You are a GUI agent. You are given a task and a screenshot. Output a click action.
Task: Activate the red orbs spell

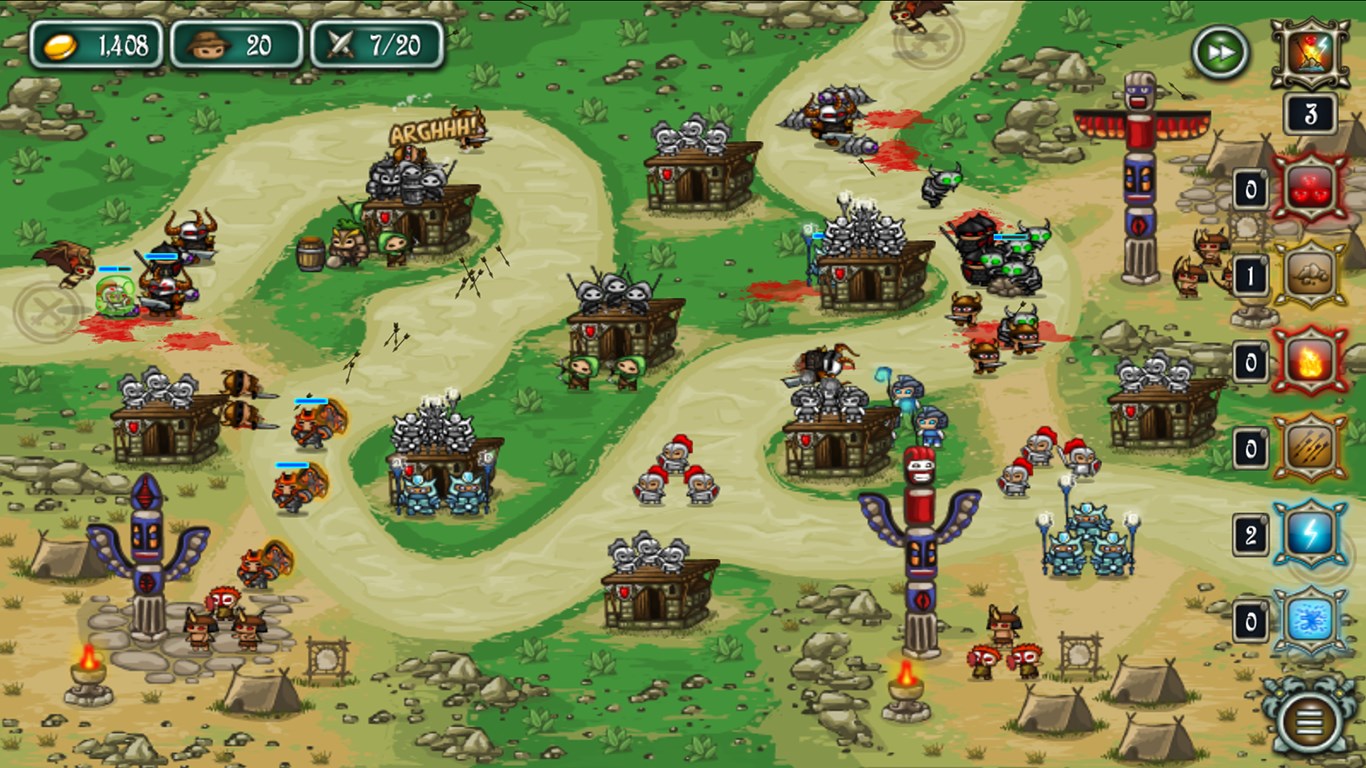[1309, 188]
